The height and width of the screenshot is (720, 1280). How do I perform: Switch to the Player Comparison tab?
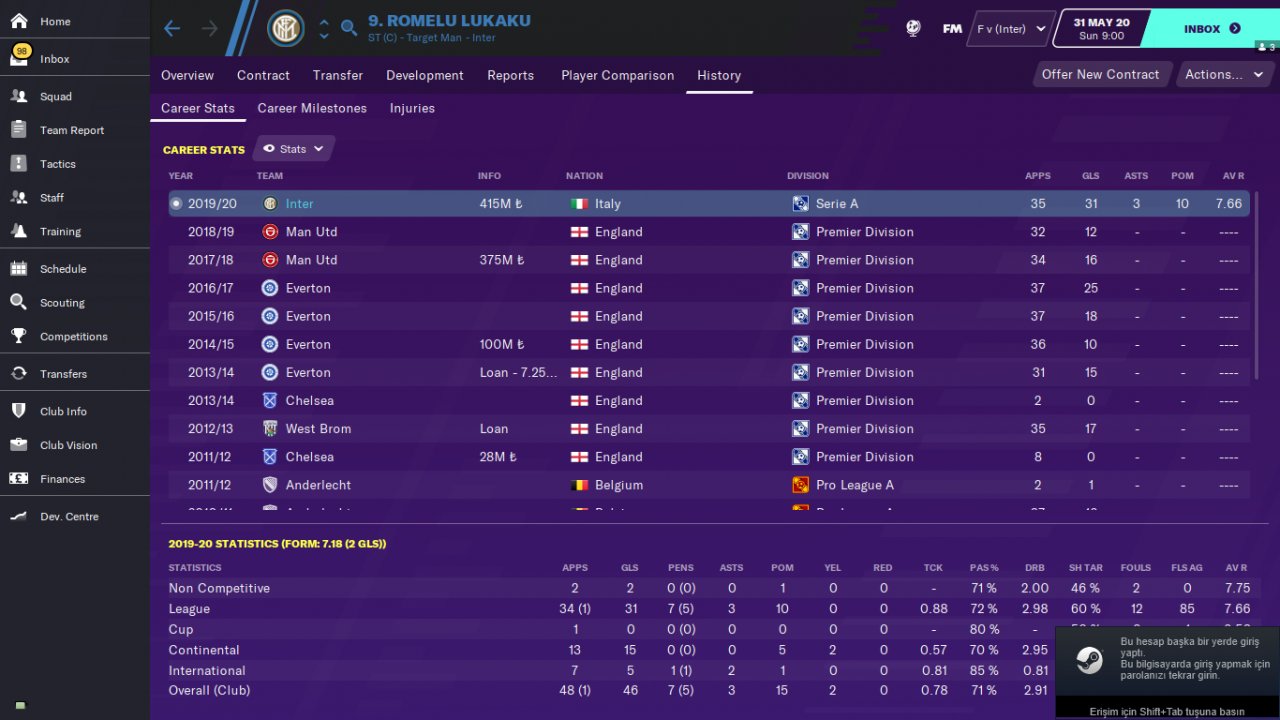(617, 75)
